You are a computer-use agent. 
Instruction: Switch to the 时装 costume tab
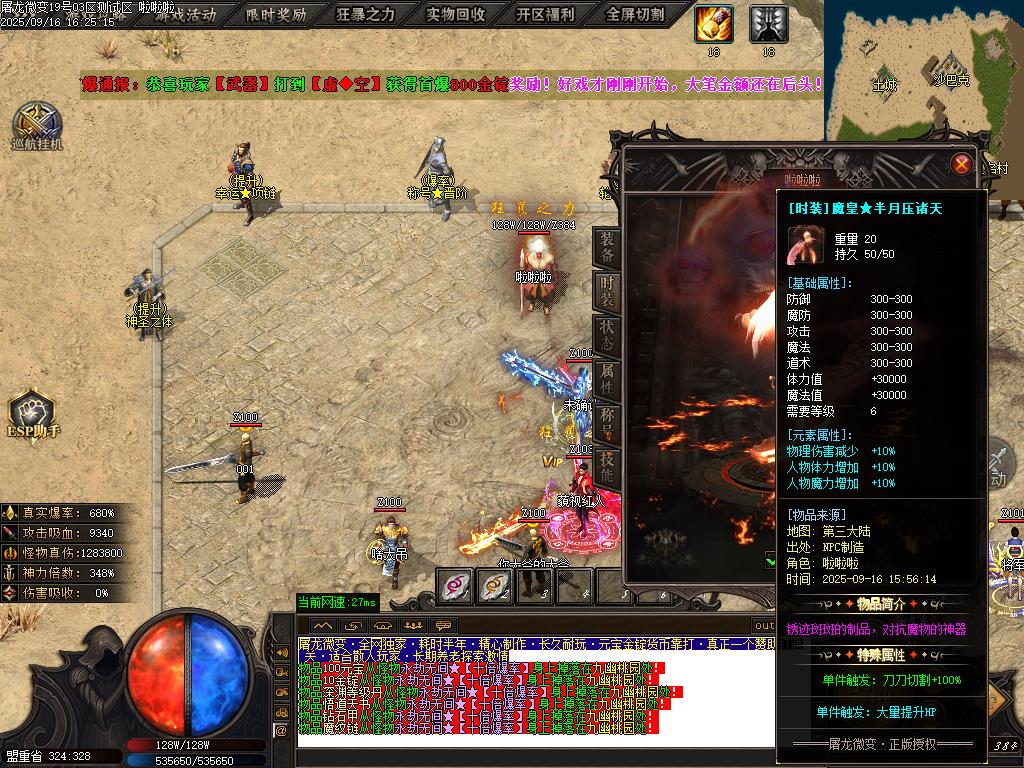tap(607, 288)
